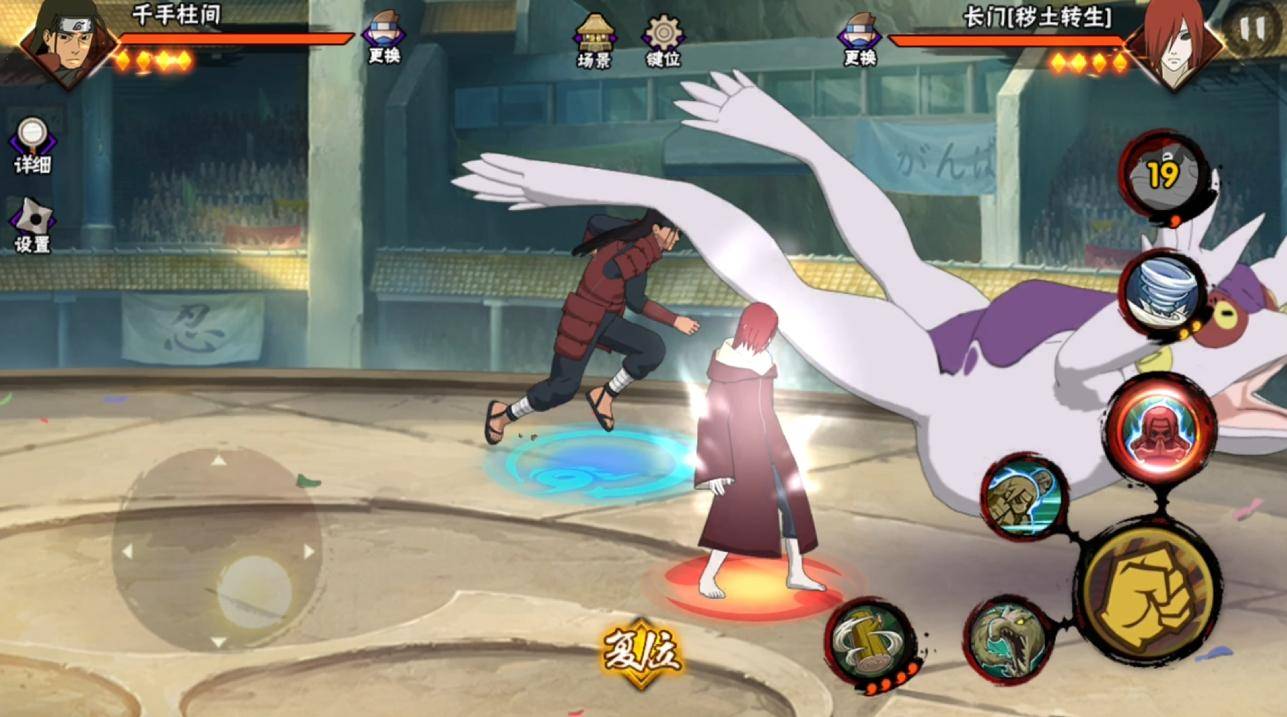This screenshot has width=1287, height=717.
Task: Swap the right fighter with 更换
Action: pos(860,37)
